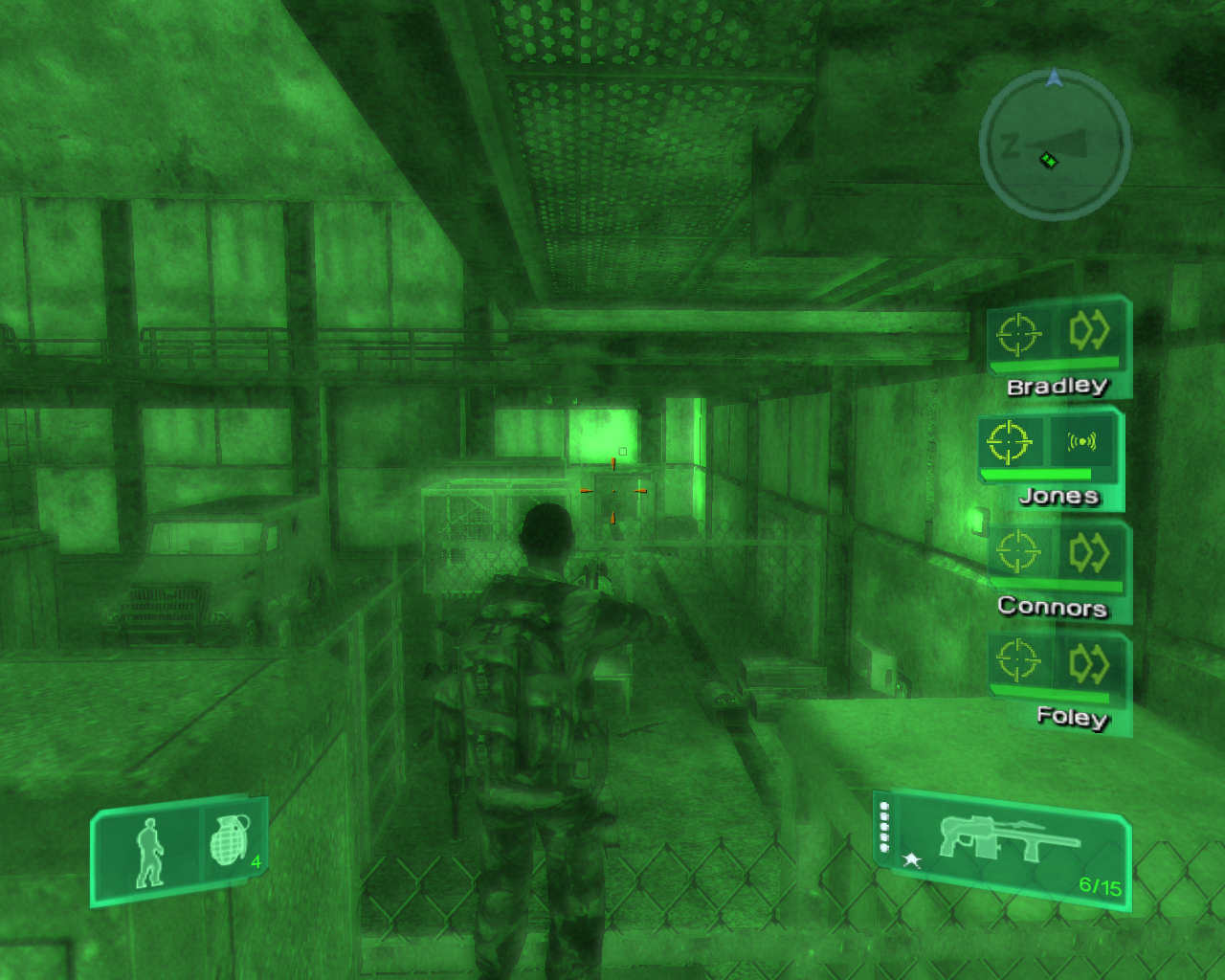Select the grenade icon
The image size is (1225, 980).
(230, 840)
